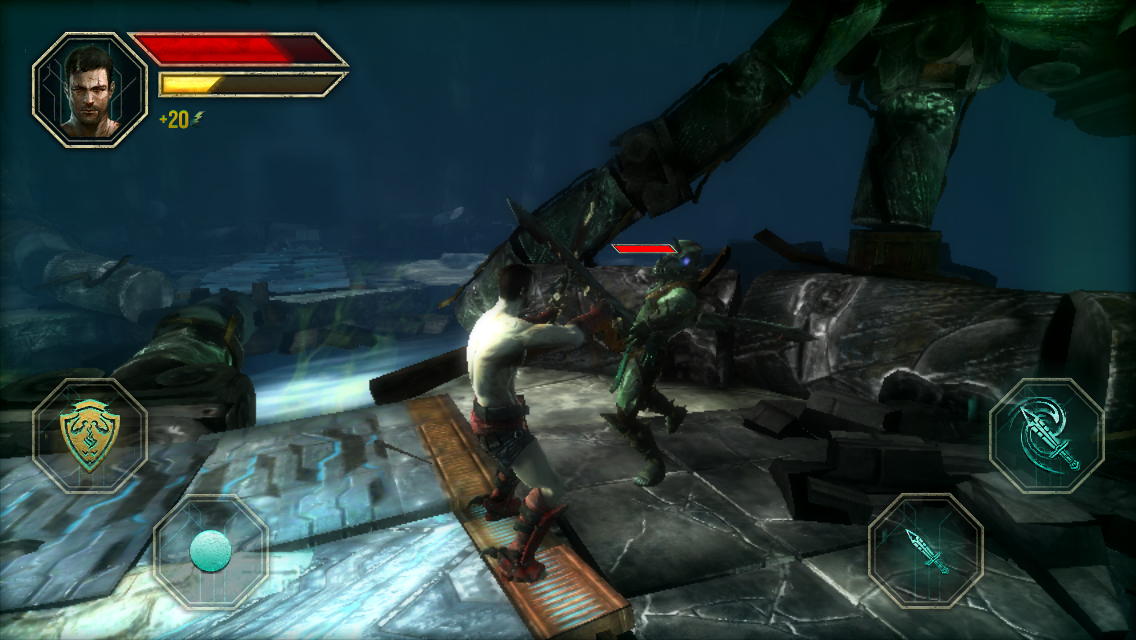
Task: Trigger the light sword attack button
Action: click(x=926, y=551)
